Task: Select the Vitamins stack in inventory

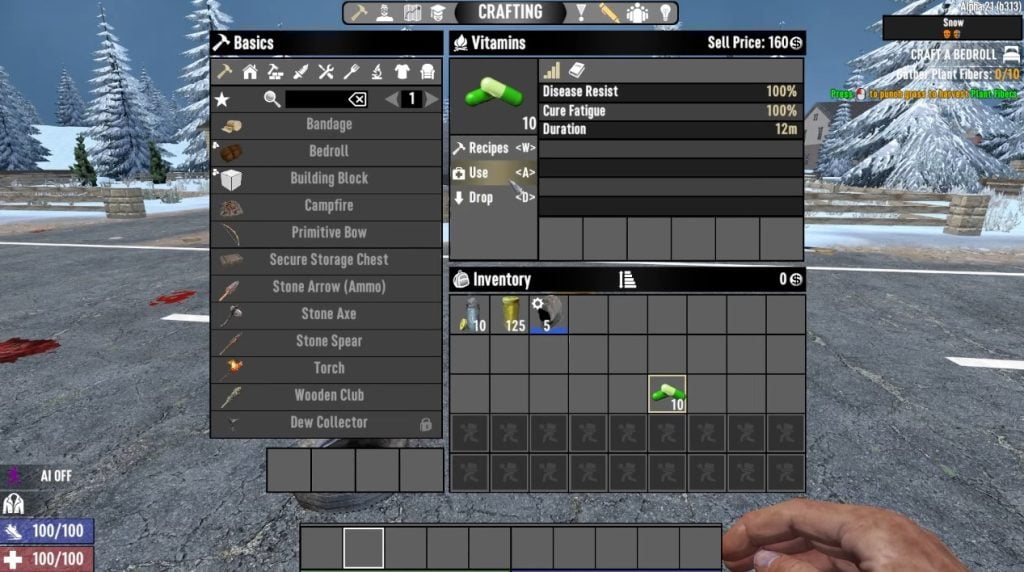Action: (667, 394)
